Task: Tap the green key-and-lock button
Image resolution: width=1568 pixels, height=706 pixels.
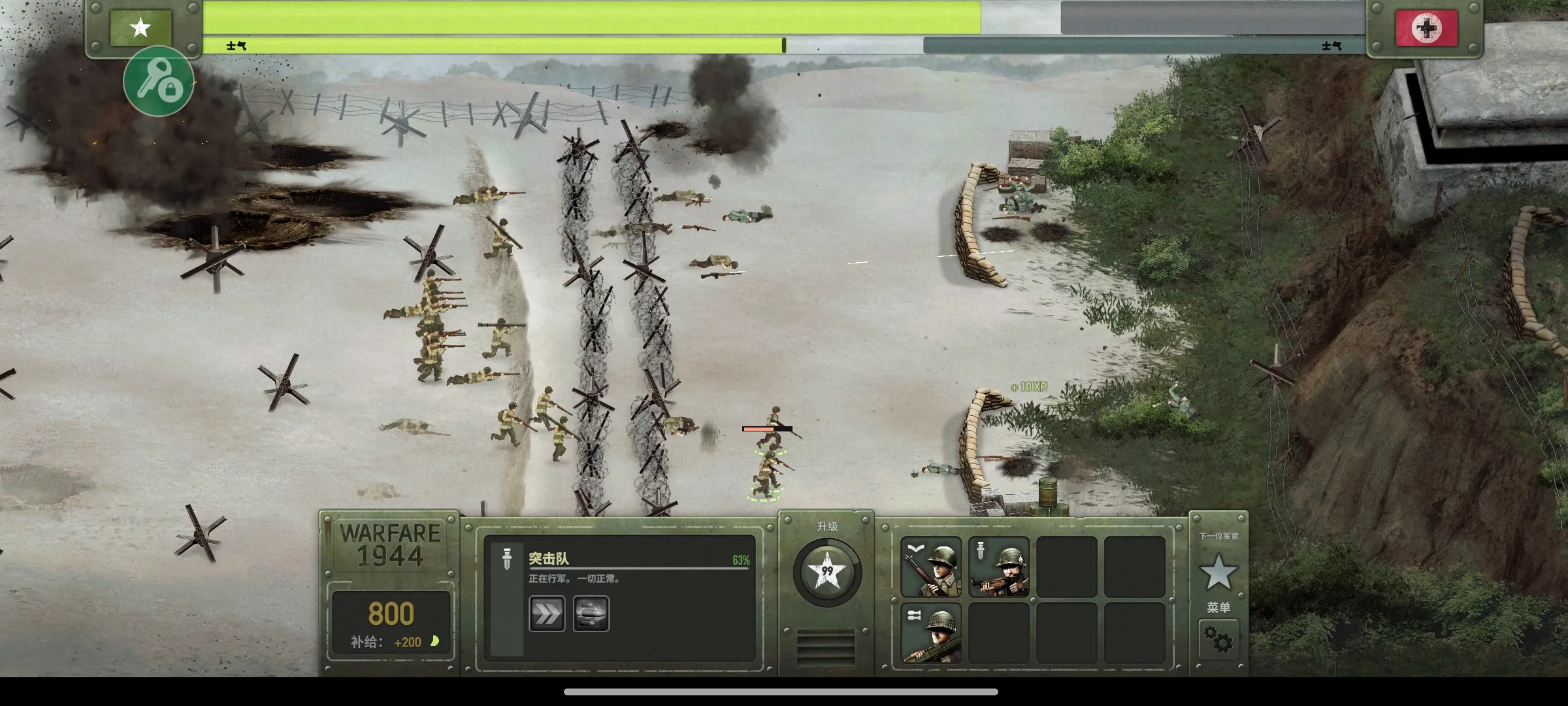Action: pos(158,82)
